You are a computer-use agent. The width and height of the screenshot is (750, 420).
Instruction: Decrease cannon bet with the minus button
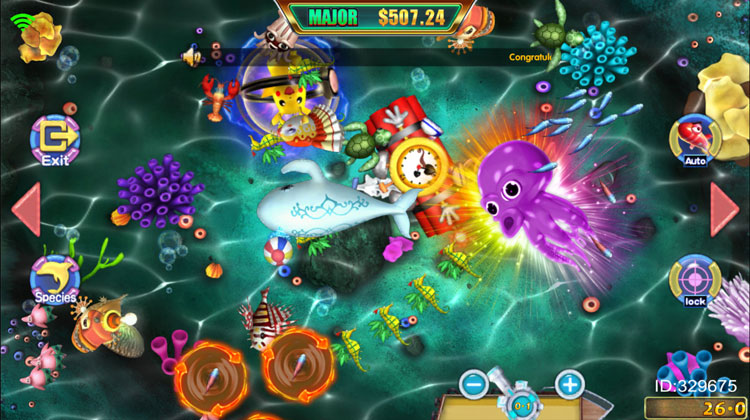tap(475, 383)
